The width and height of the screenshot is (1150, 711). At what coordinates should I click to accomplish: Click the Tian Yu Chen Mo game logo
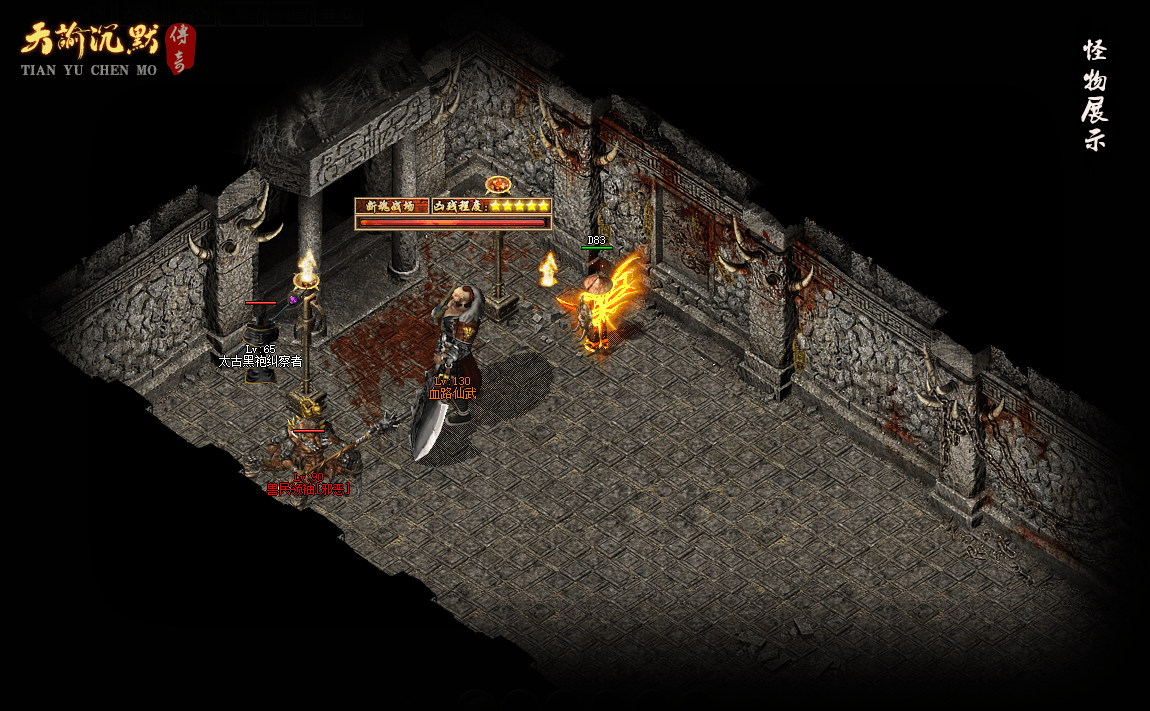coord(105,49)
